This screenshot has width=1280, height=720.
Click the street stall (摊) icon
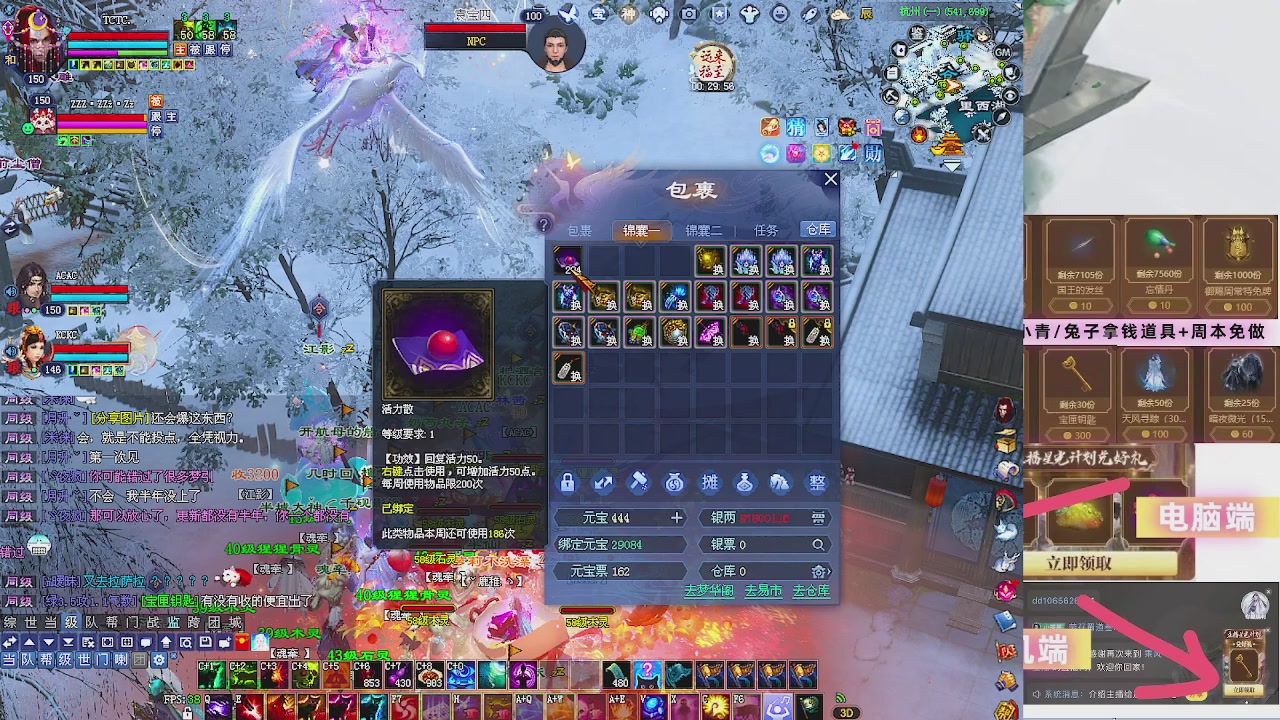pyautogui.click(x=710, y=483)
